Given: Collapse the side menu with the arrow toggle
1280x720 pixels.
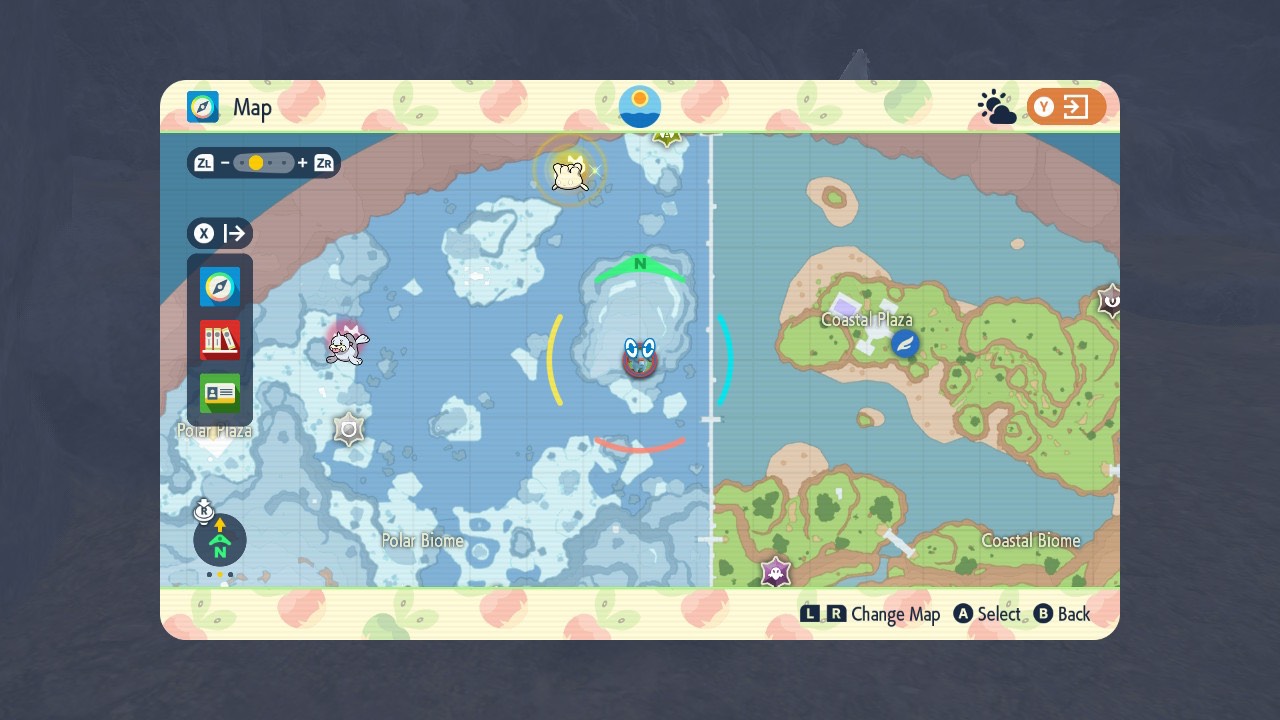Looking at the screenshot, I should (221, 234).
